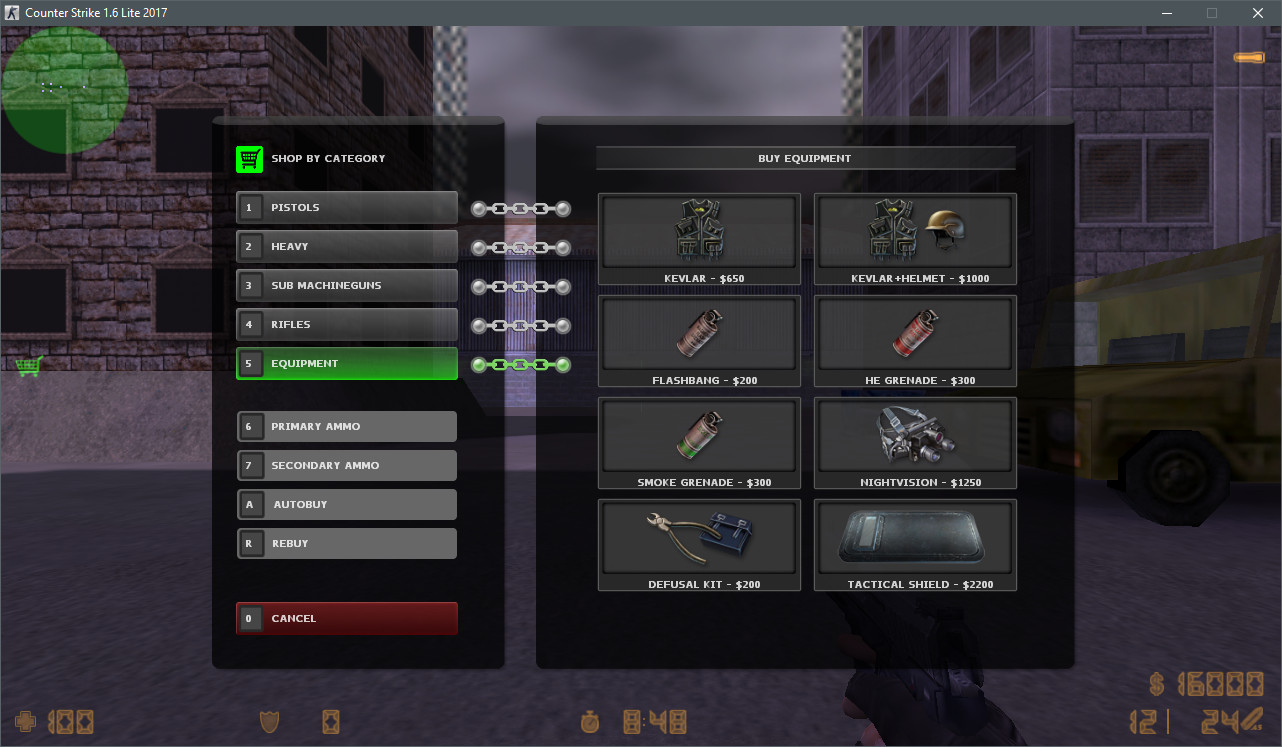Switch to the Buy Equipment panel header
This screenshot has width=1282, height=747.
(805, 157)
